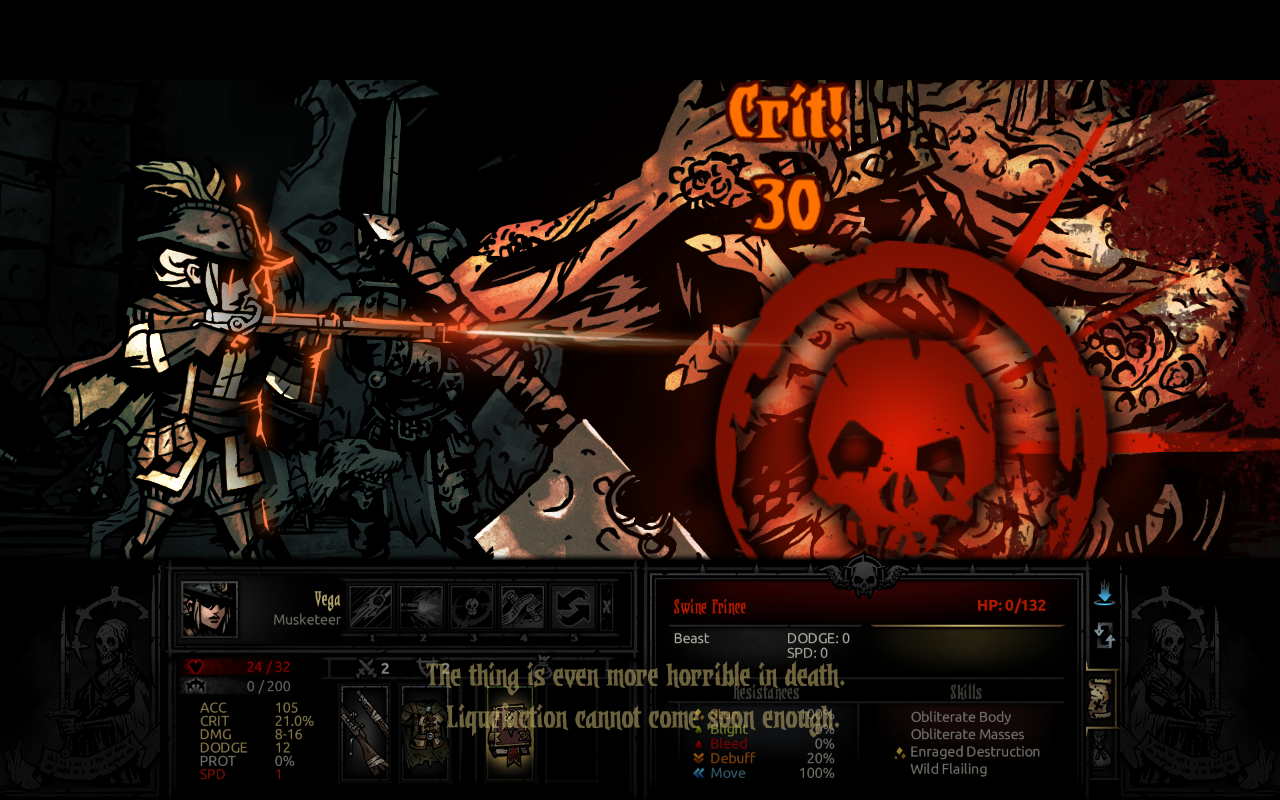
Task: Click the X pass turn button
Action: pos(606,607)
